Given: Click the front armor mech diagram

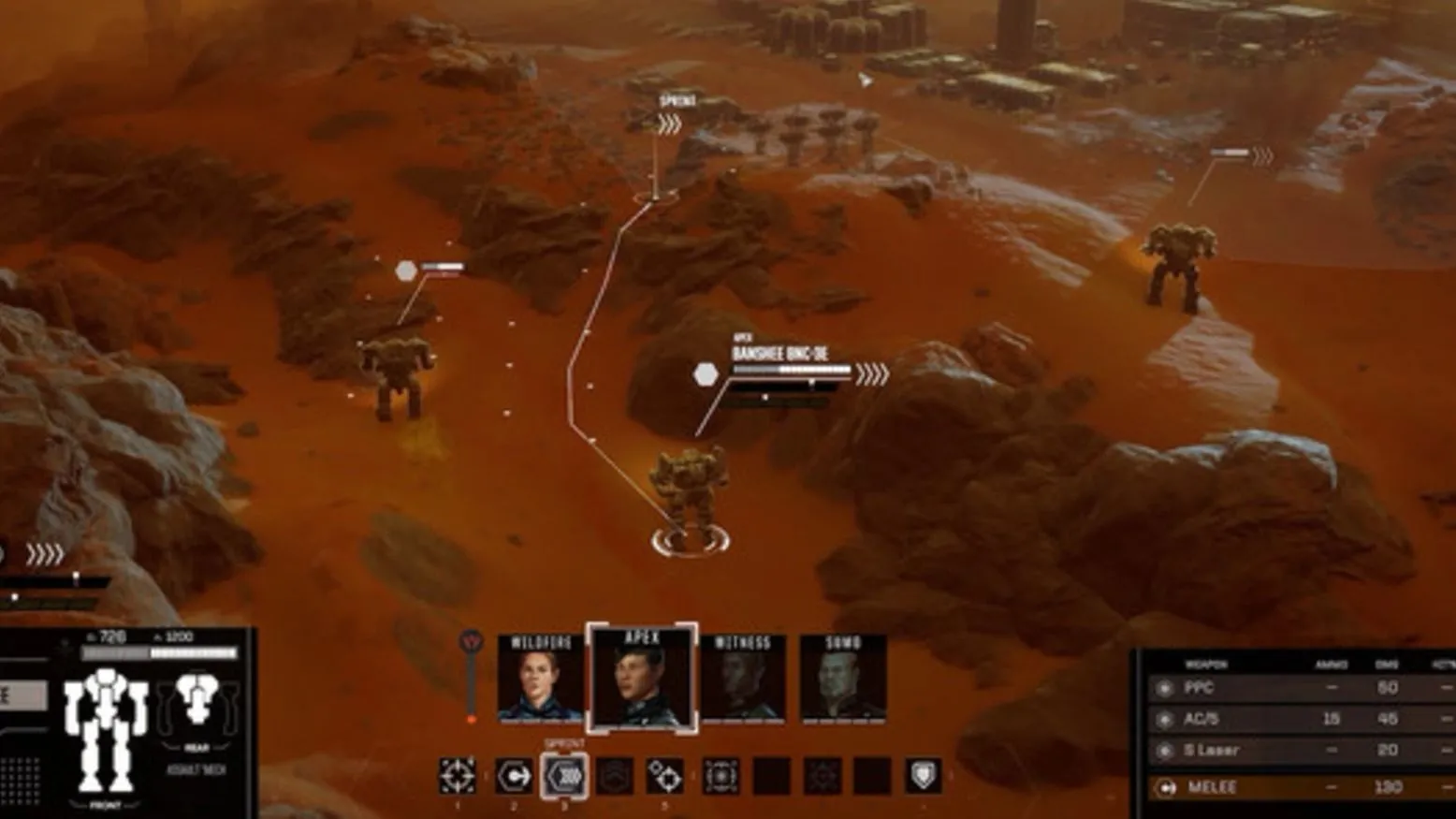Looking at the screenshot, I should pyautogui.click(x=105, y=728).
